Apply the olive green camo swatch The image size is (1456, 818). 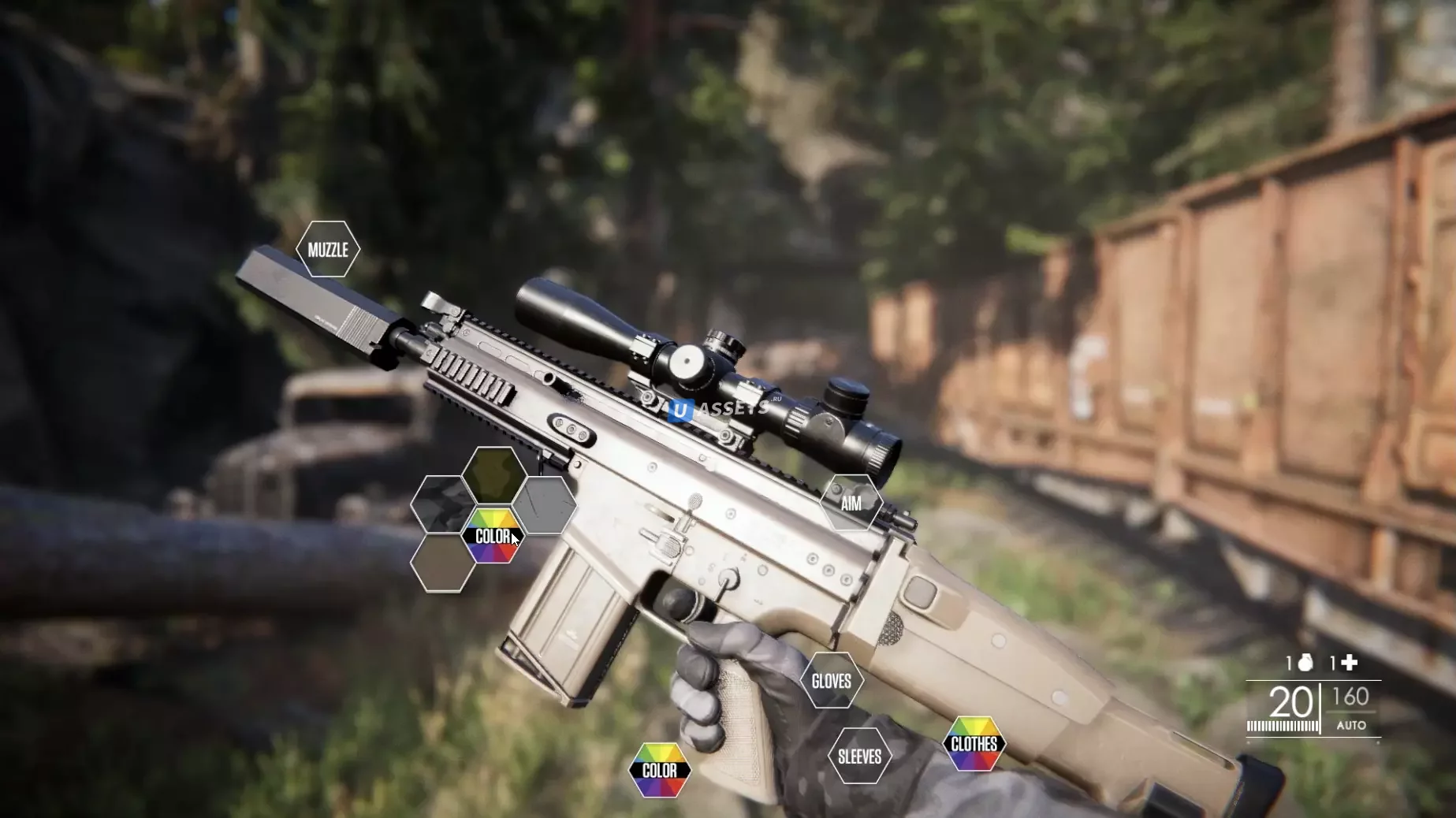pyautogui.click(x=494, y=474)
